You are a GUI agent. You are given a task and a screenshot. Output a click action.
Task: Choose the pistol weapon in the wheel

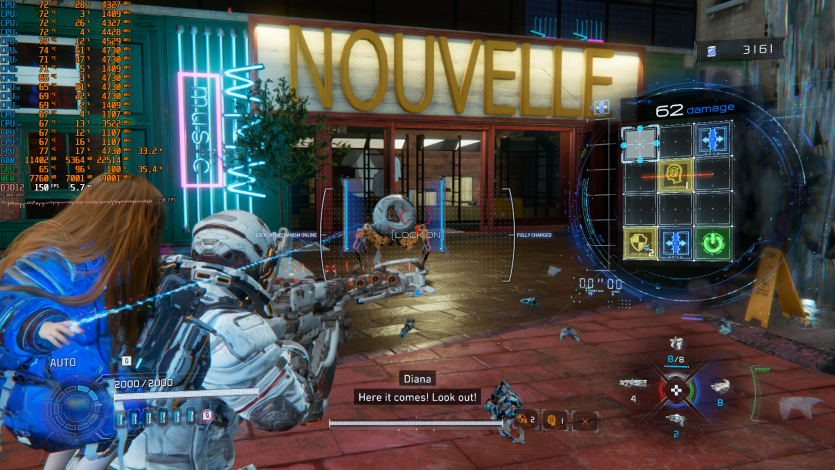tap(676, 418)
